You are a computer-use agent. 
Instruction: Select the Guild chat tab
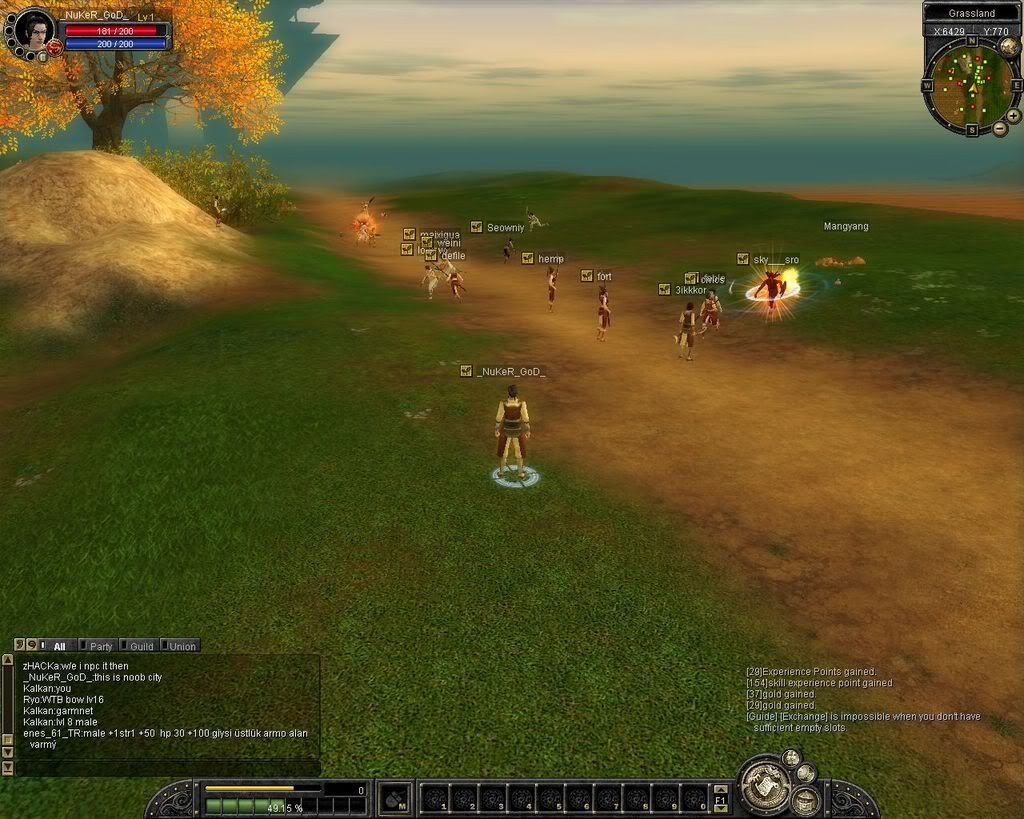click(138, 646)
